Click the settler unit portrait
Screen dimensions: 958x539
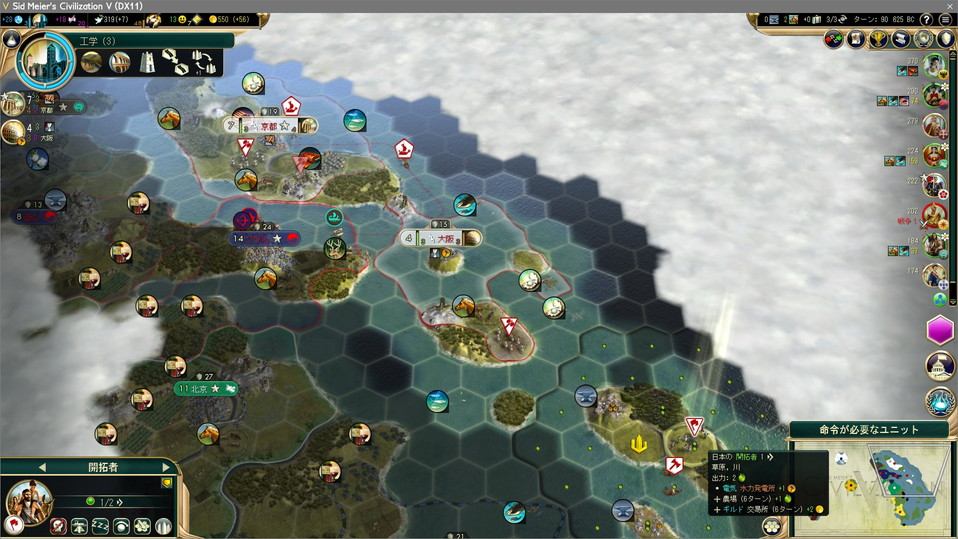[x=30, y=500]
